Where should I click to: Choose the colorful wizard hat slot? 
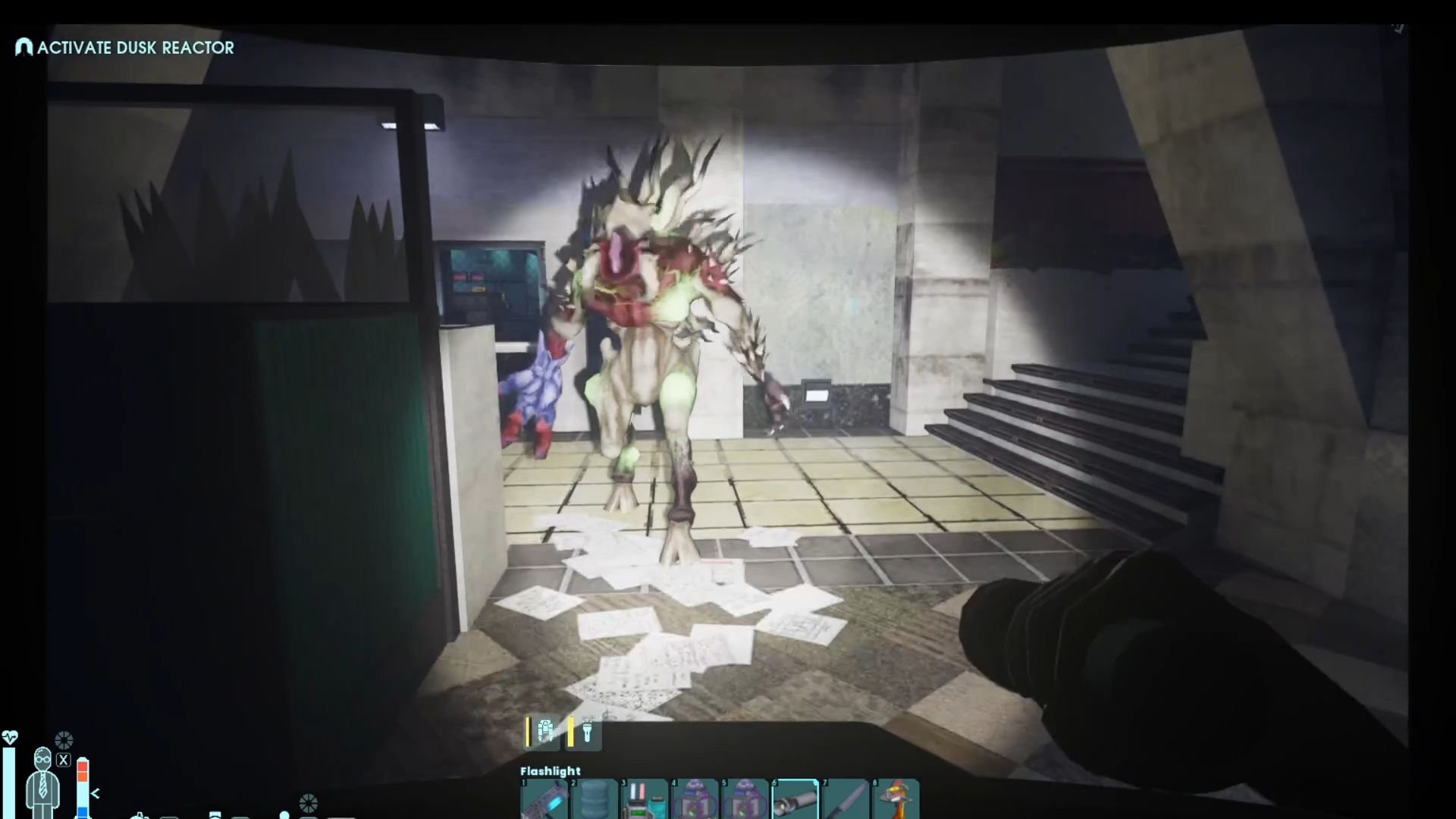896,800
